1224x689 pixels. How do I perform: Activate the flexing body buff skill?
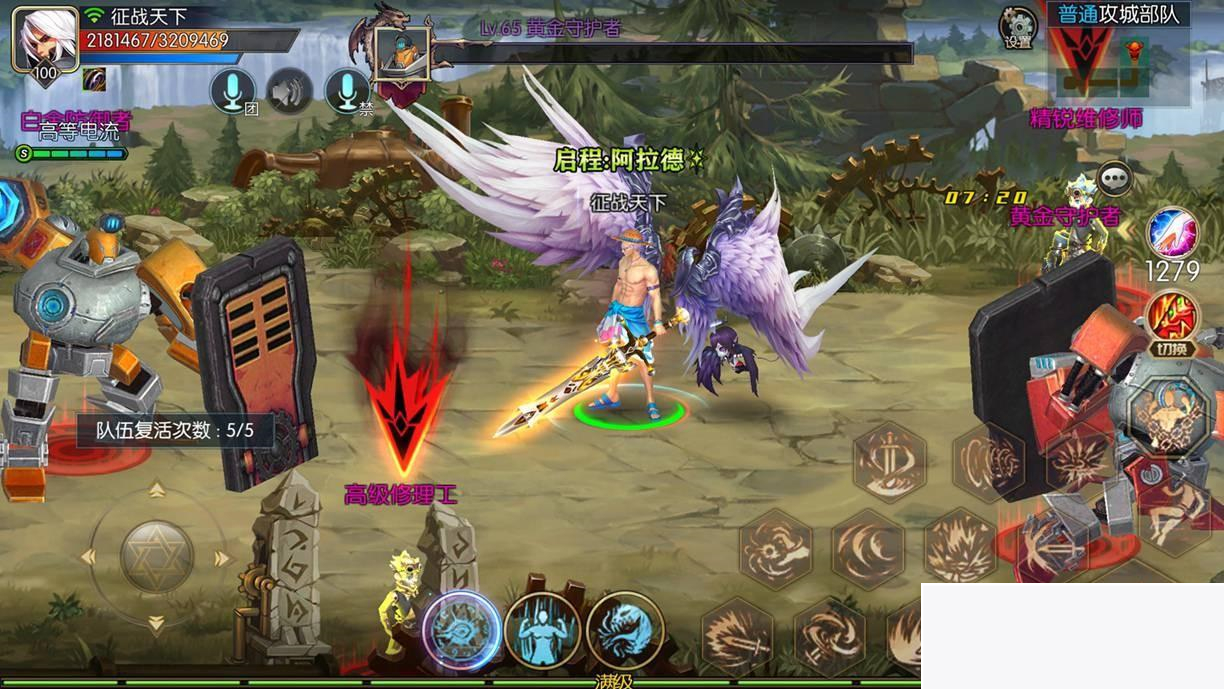pos(543,630)
